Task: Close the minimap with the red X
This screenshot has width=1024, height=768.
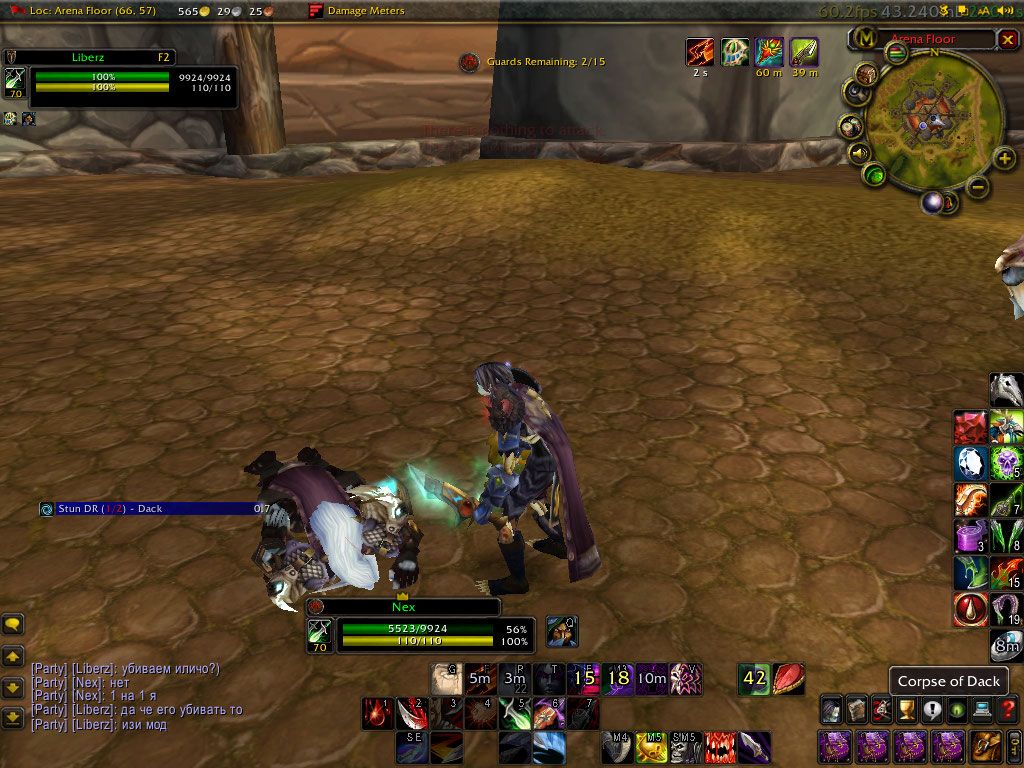Action: click(1007, 39)
